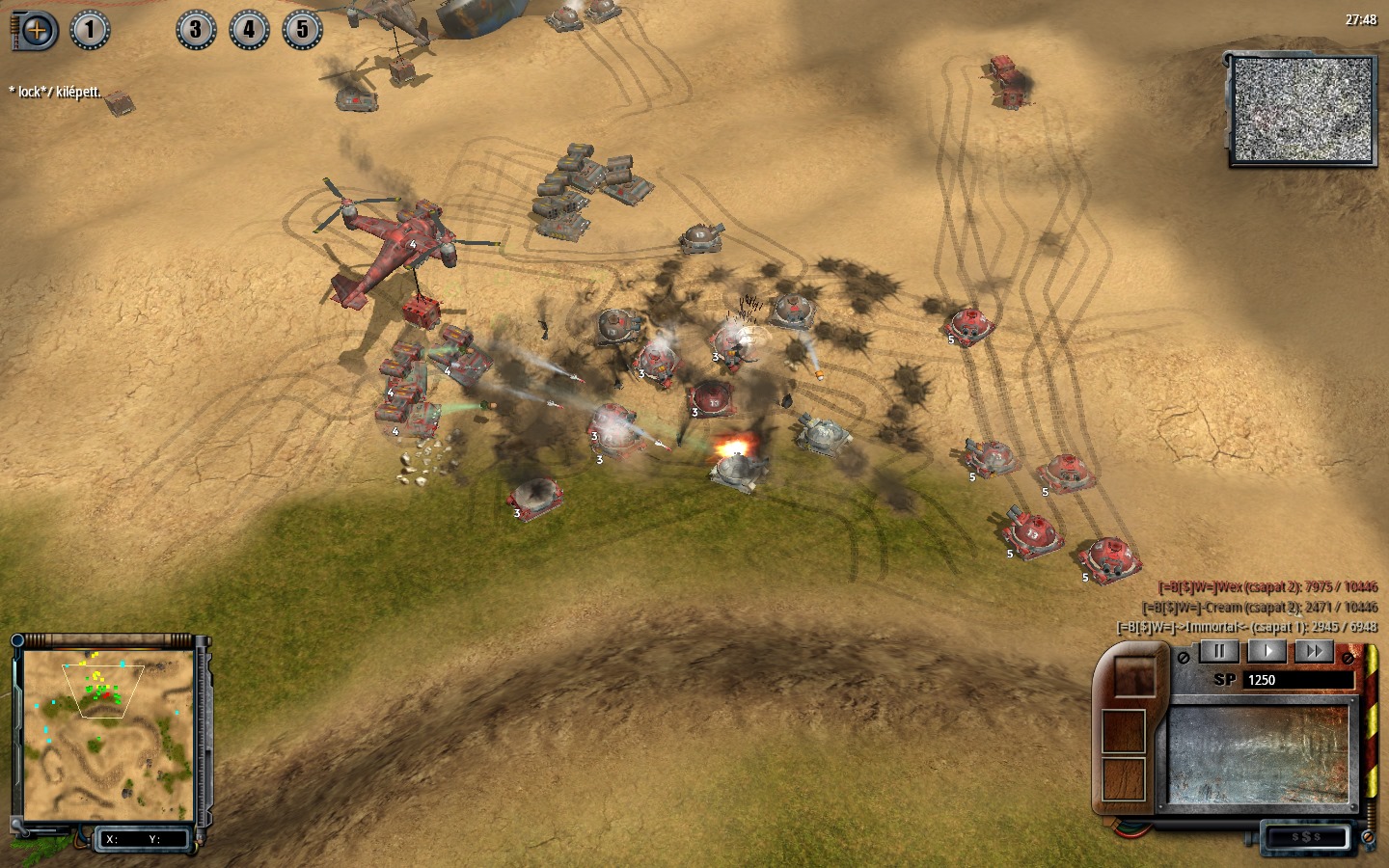Open the $$$ money panel
This screenshot has width=1389, height=868.
click(1305, 837)
